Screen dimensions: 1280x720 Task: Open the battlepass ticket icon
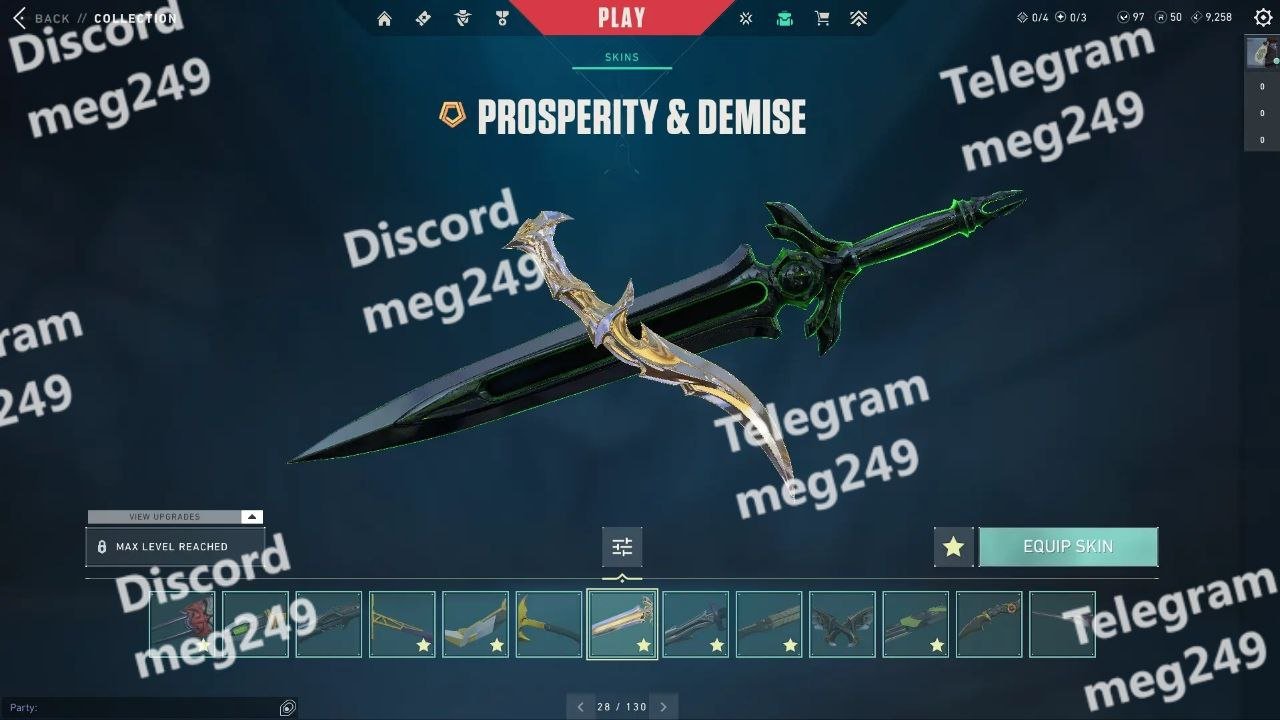[423, 18]
